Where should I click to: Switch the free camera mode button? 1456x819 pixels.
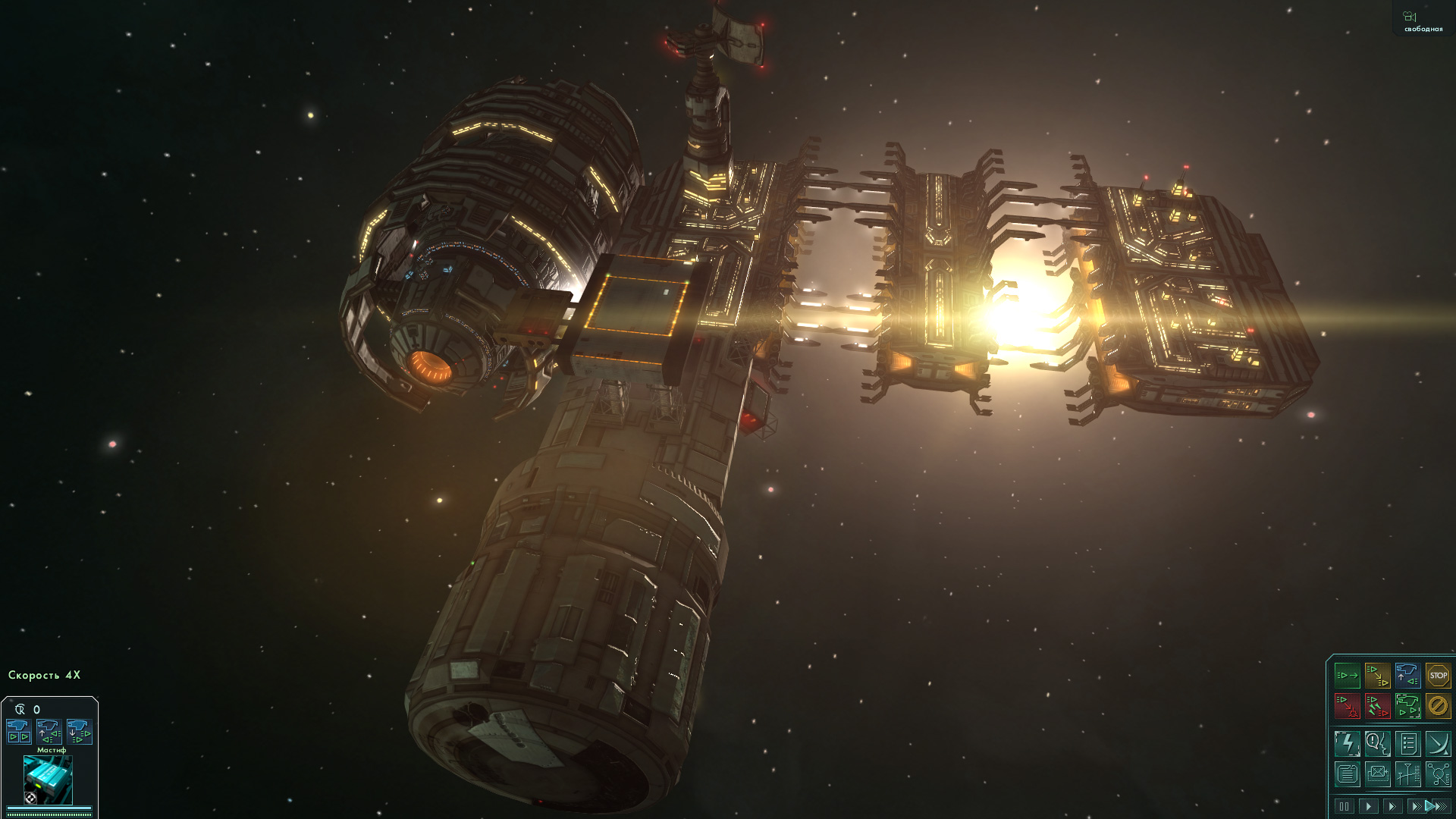tap(1422, 20)
